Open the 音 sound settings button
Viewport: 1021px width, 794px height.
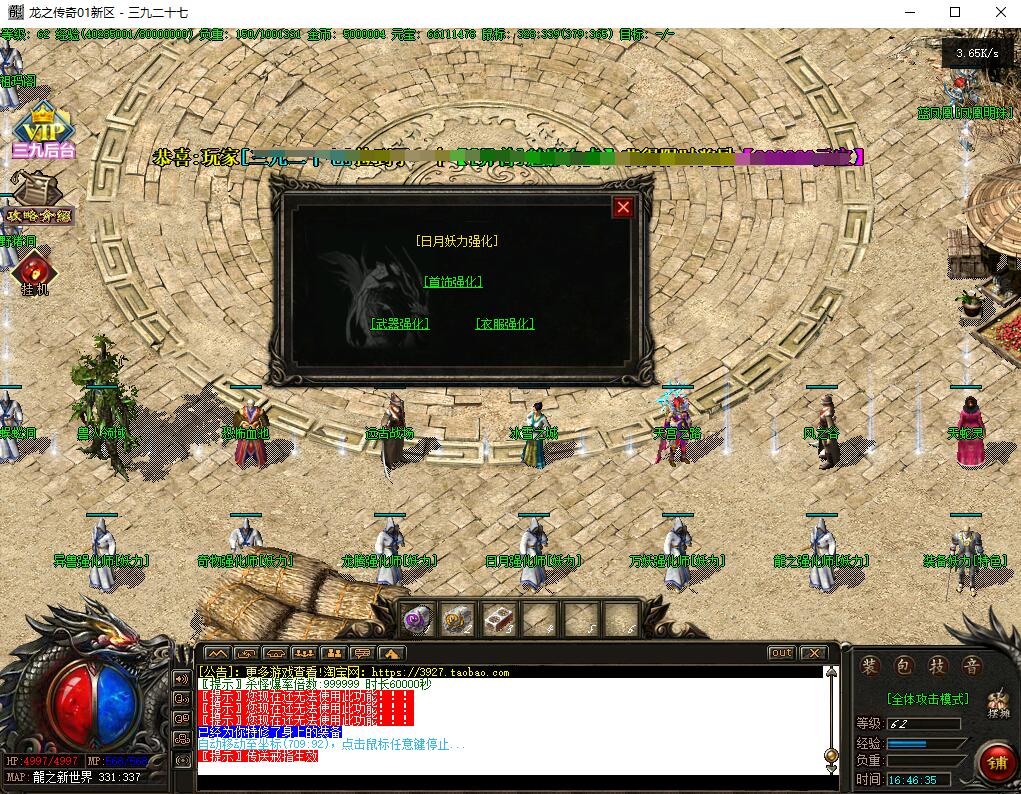[970, 666]
